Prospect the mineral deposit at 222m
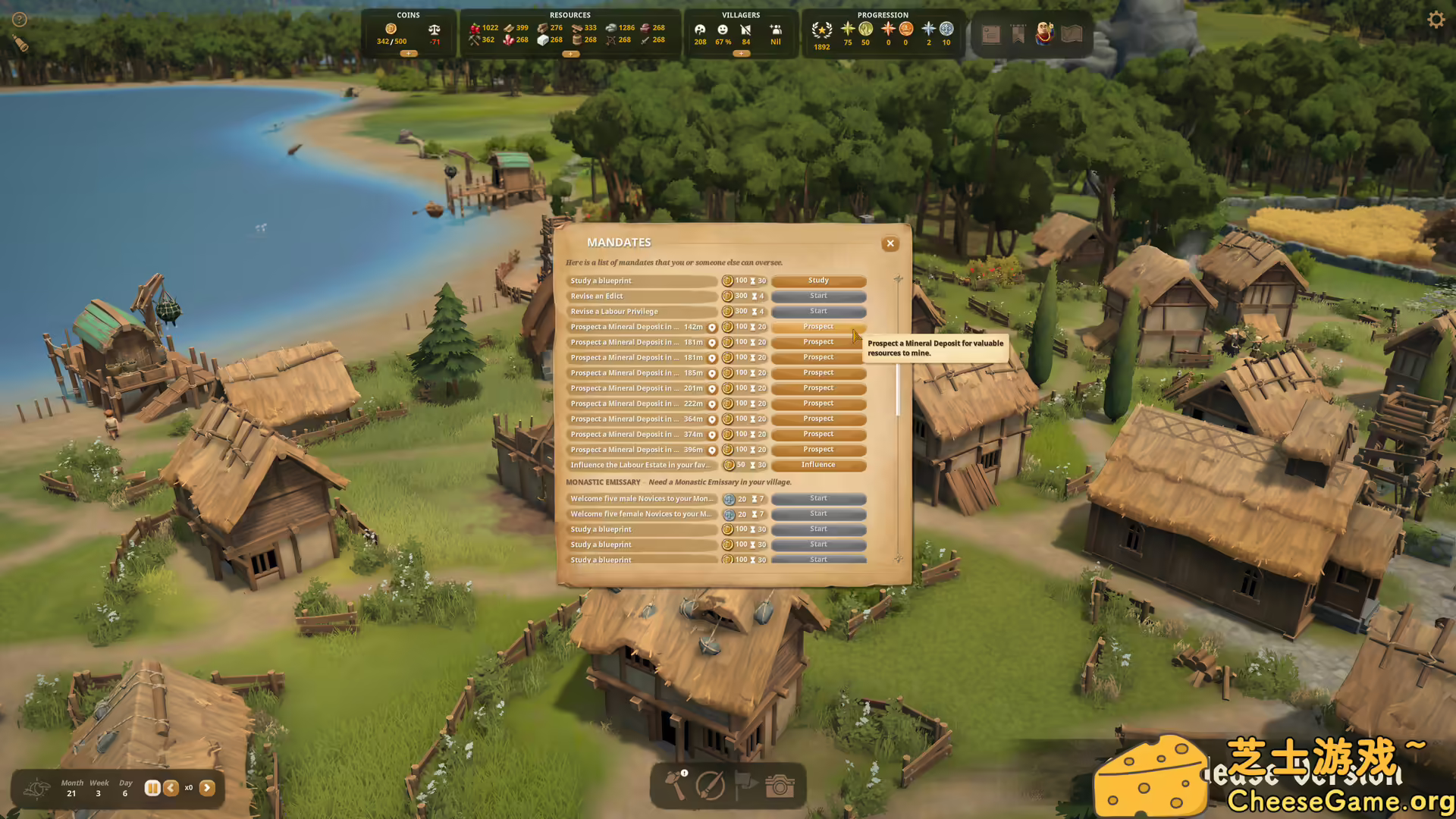Screen dimensions: 1456x819 [818, 403]
